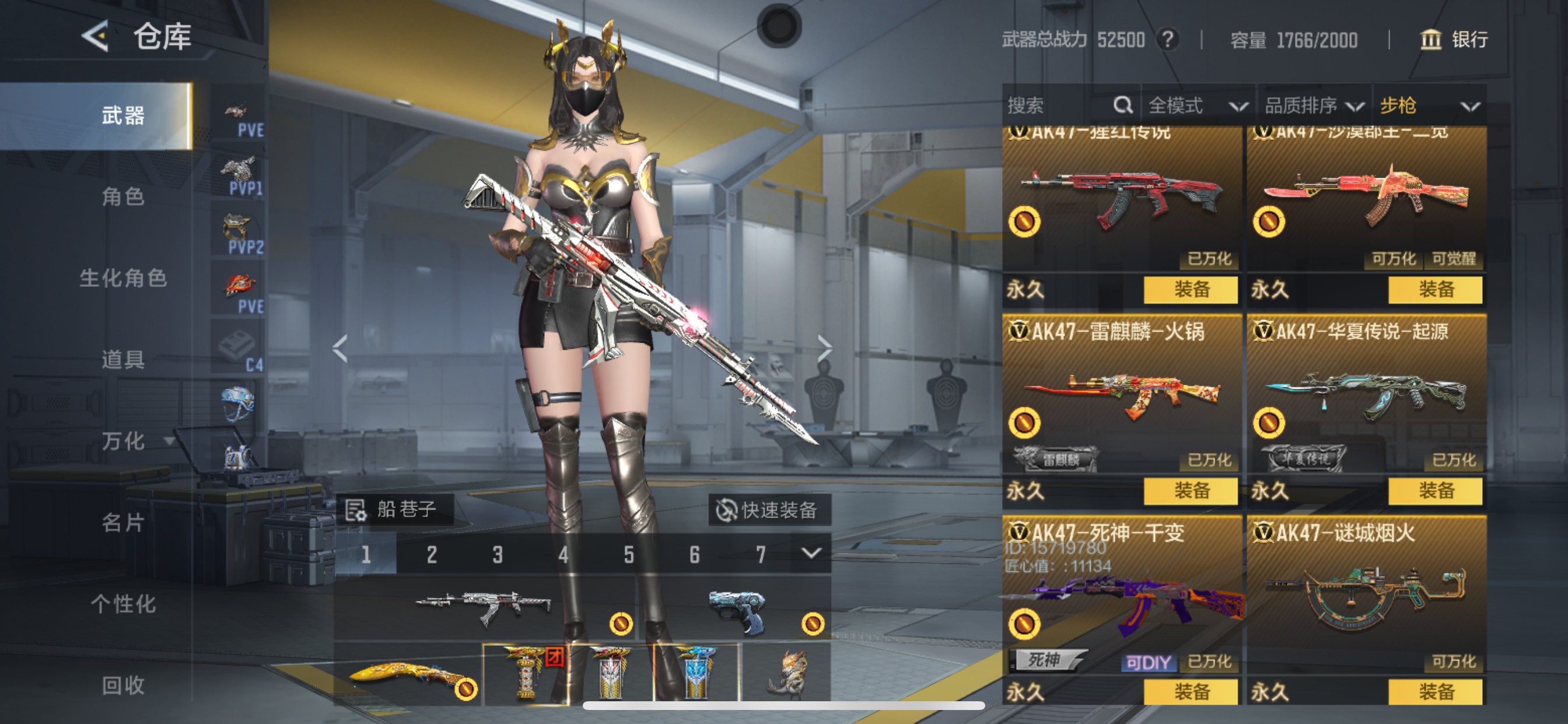This screenshot has height=724, width=1568.
Task: Open the 名片 category
Action: pos(123,523)
